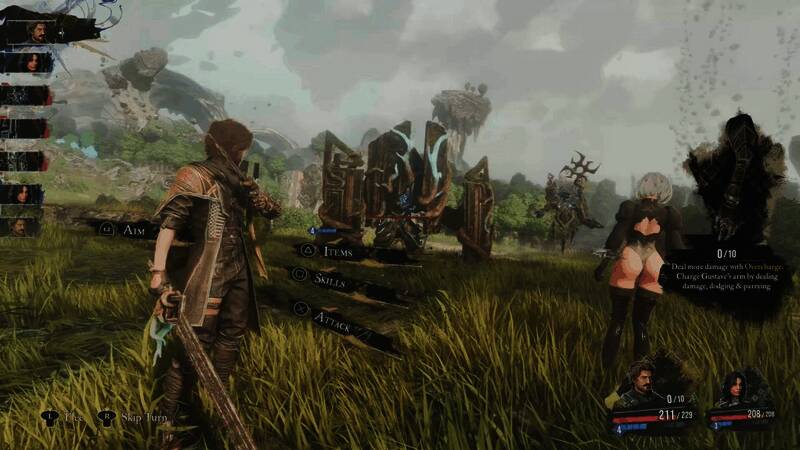Viewport: 800px width, 450px height.
Task: Choose the Aim command
Action: pos(133,229)
